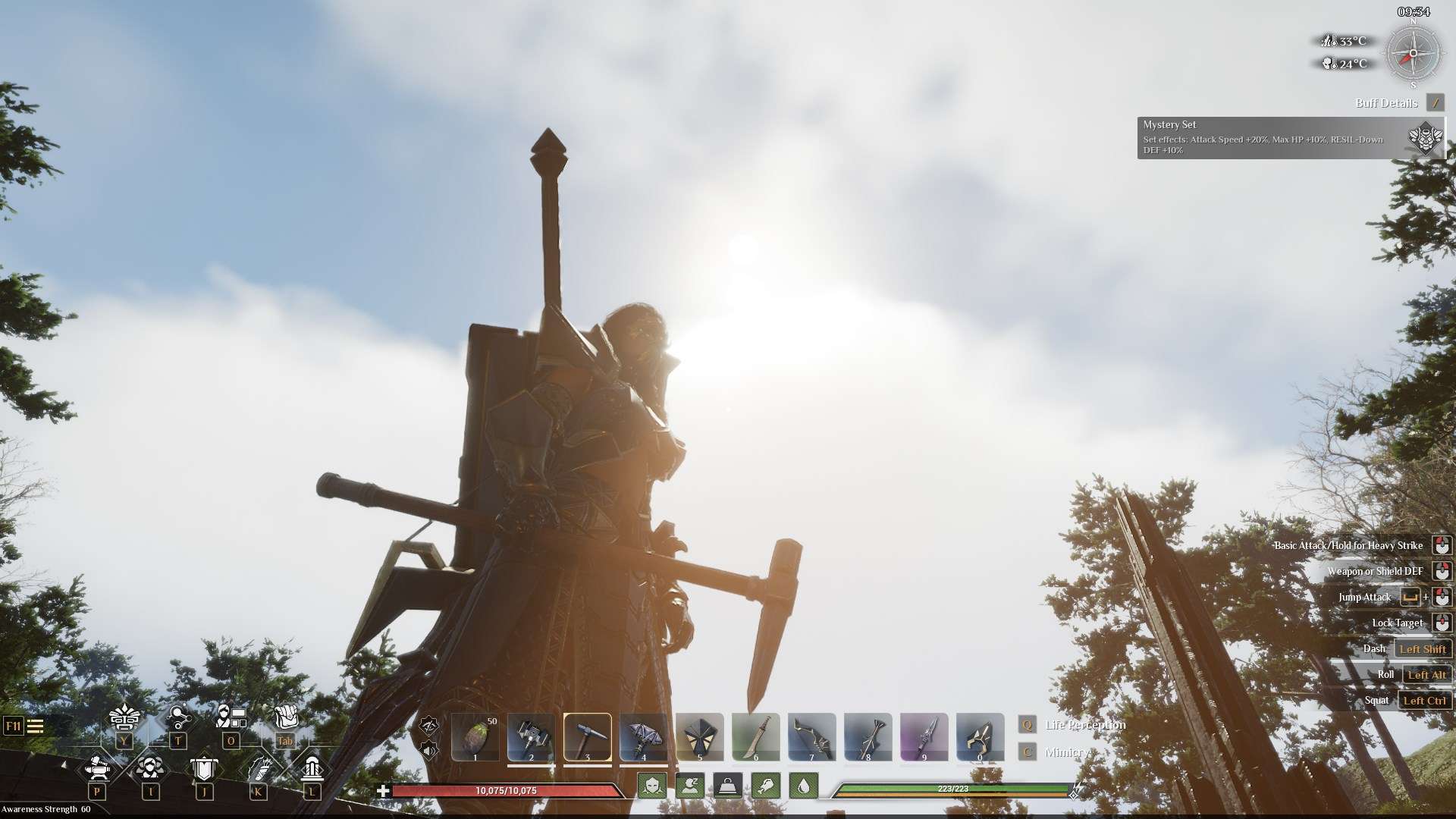Open the clan members group icon
Image resolution: width=1456 pixels, height=819 pixels.
point(149,768)
